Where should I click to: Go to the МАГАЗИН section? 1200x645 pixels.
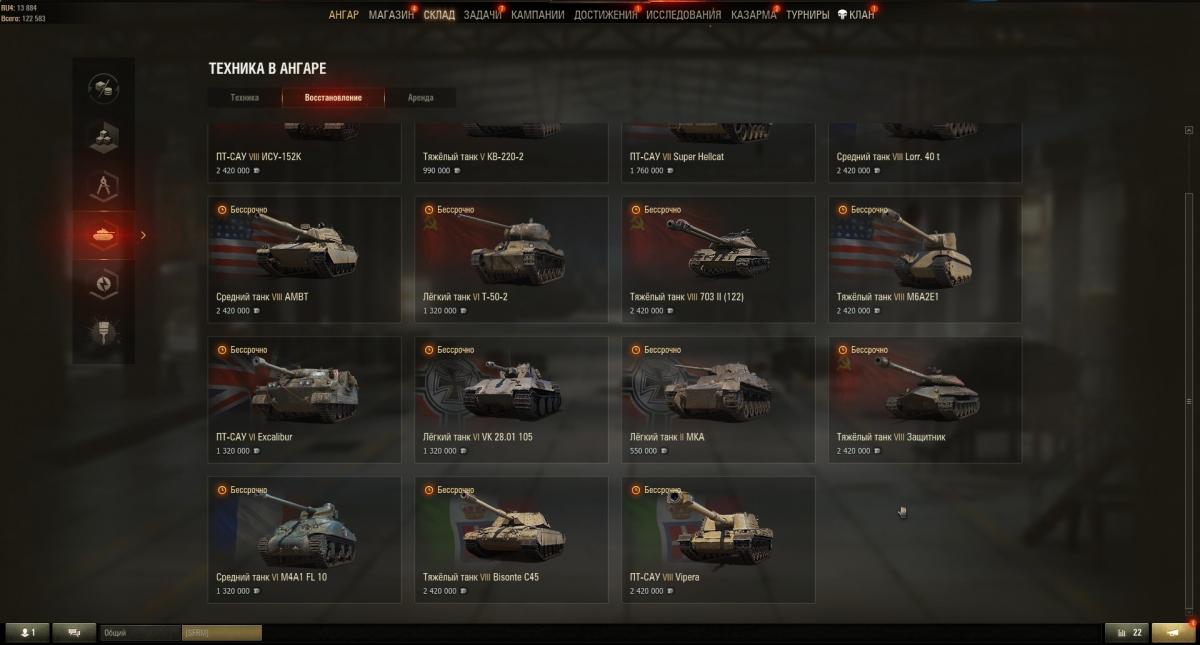(390, 15)
